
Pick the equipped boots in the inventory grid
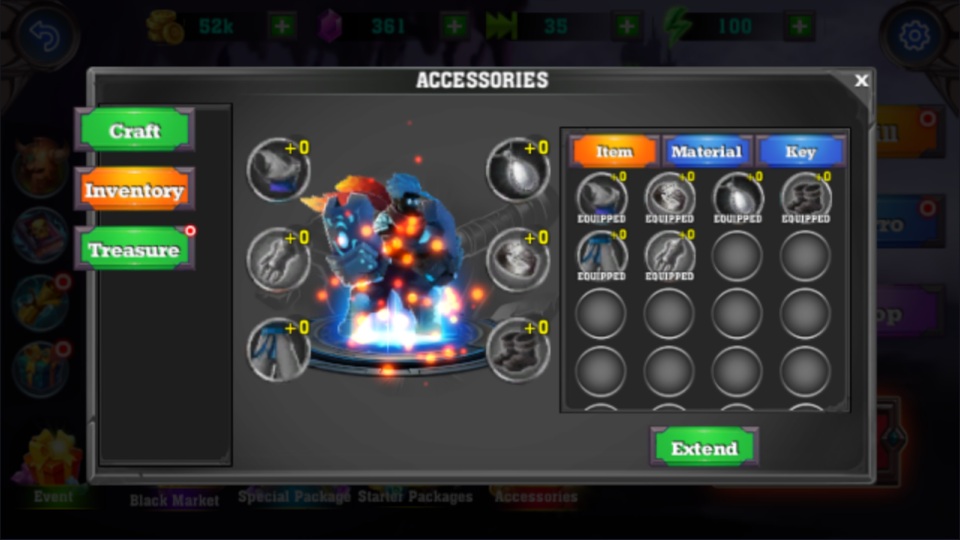(805, 196)
